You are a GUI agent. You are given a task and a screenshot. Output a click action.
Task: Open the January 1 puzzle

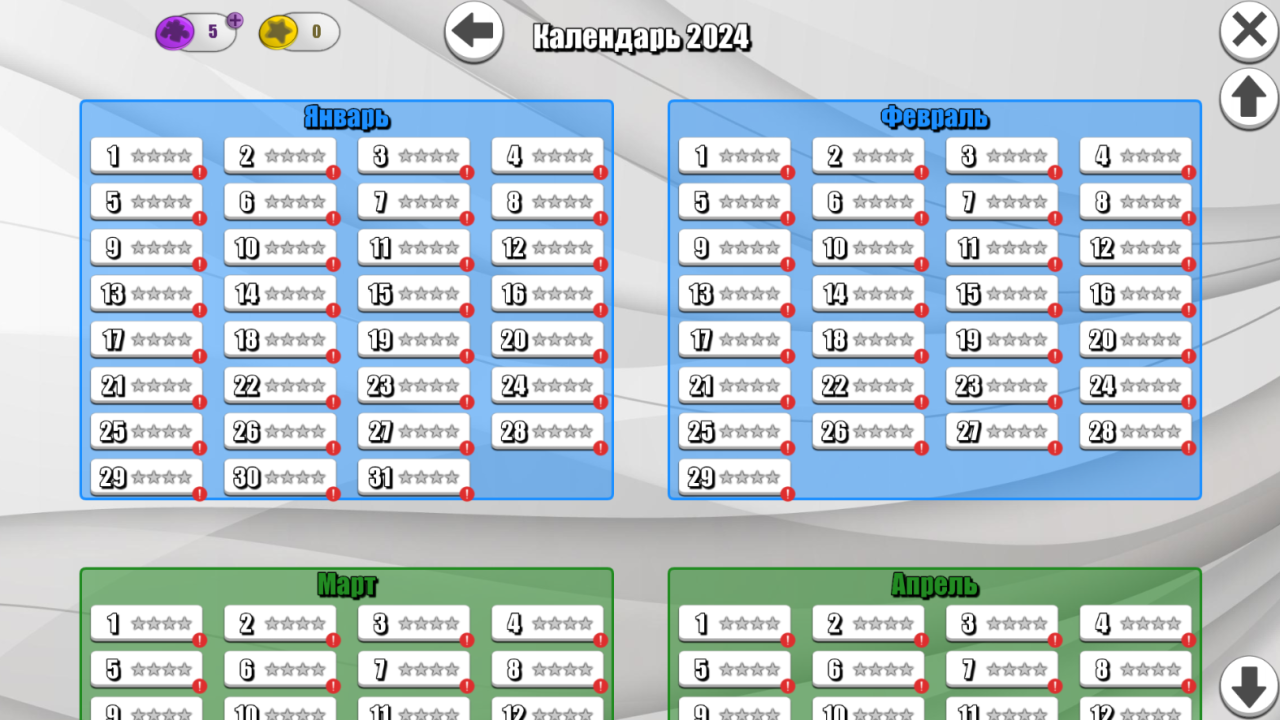click(x=146, y=154)
